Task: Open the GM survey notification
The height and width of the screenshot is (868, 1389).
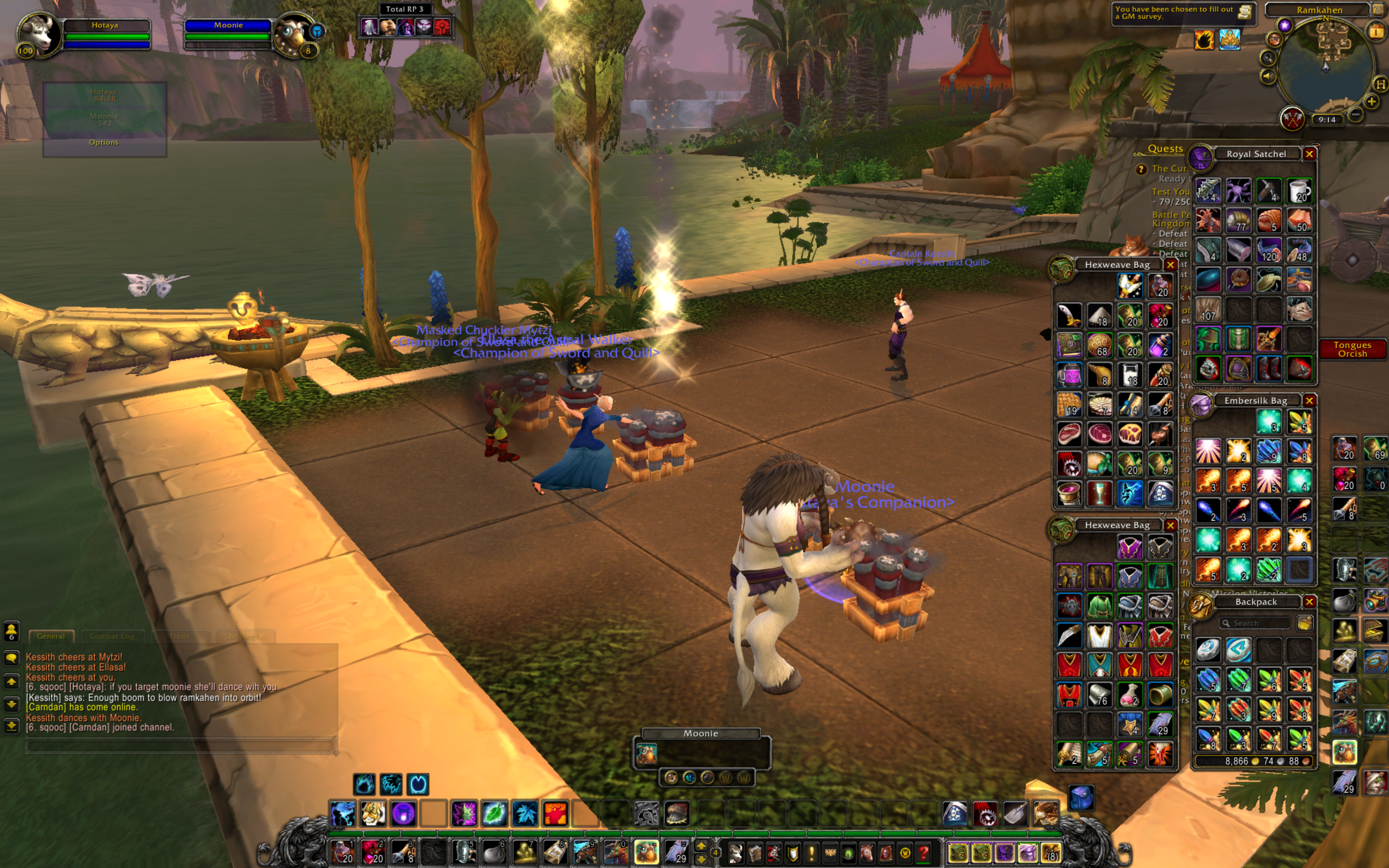Action: [x=1183, y=13]
